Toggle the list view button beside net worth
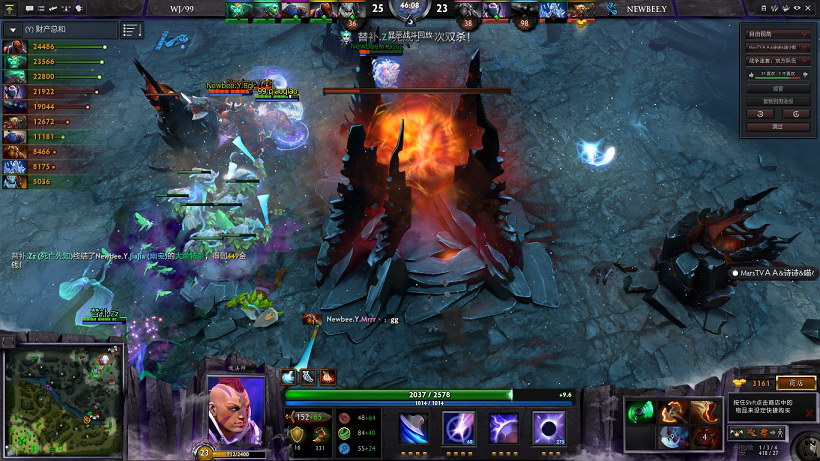Screen dimensions: 820x461 tap(132, 30)
